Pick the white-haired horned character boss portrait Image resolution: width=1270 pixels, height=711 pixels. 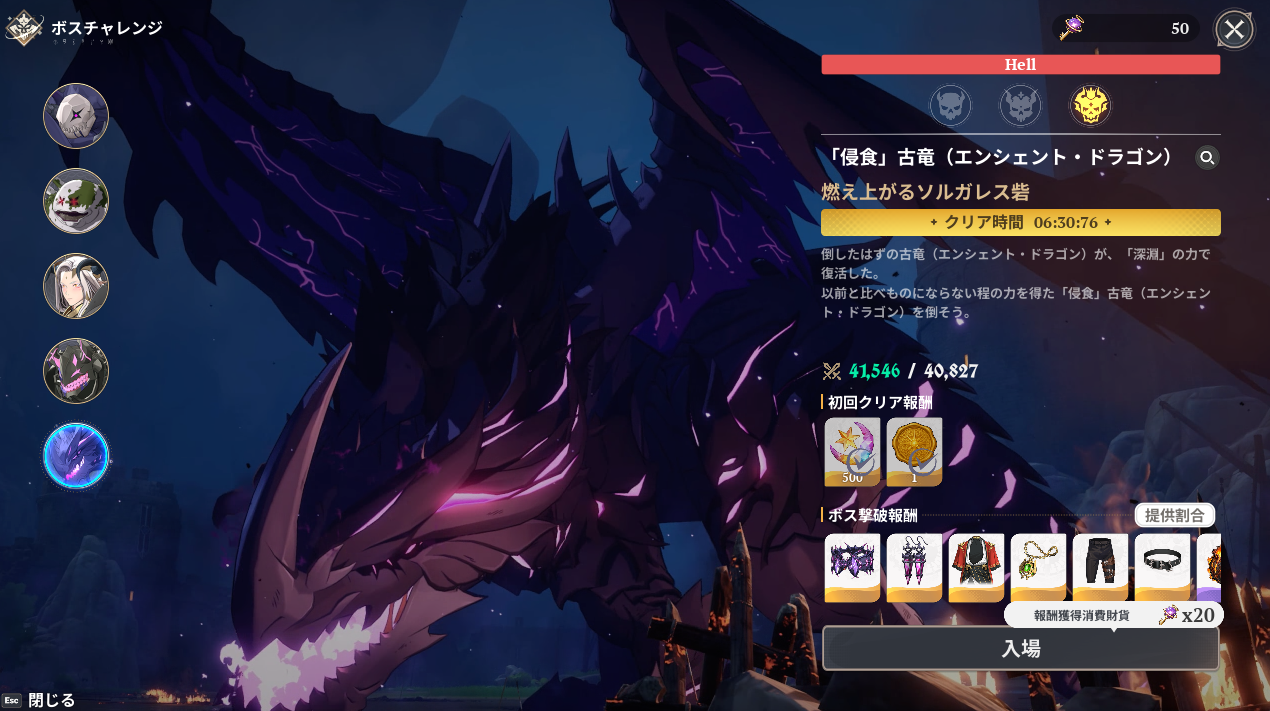76,286
